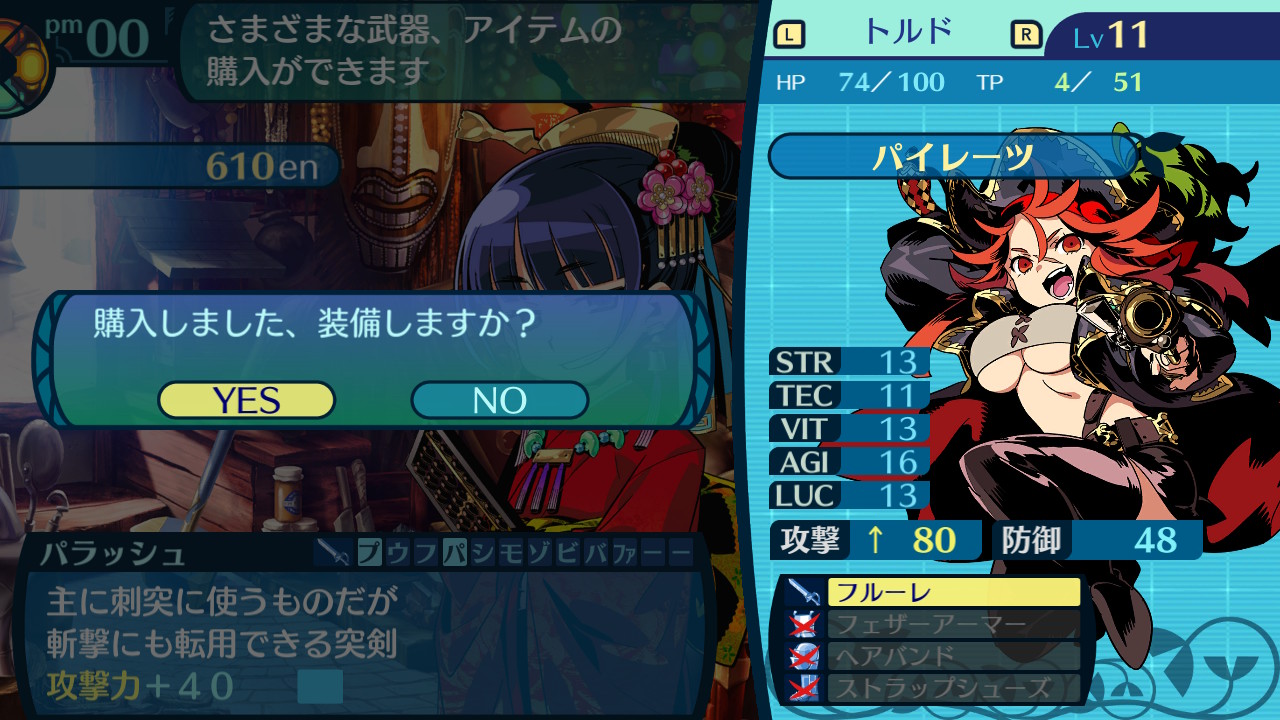This screenshot has height=720, width=1280.
Task: Select the フルーレ weapon slot
Action: click(x=953, y=592)
